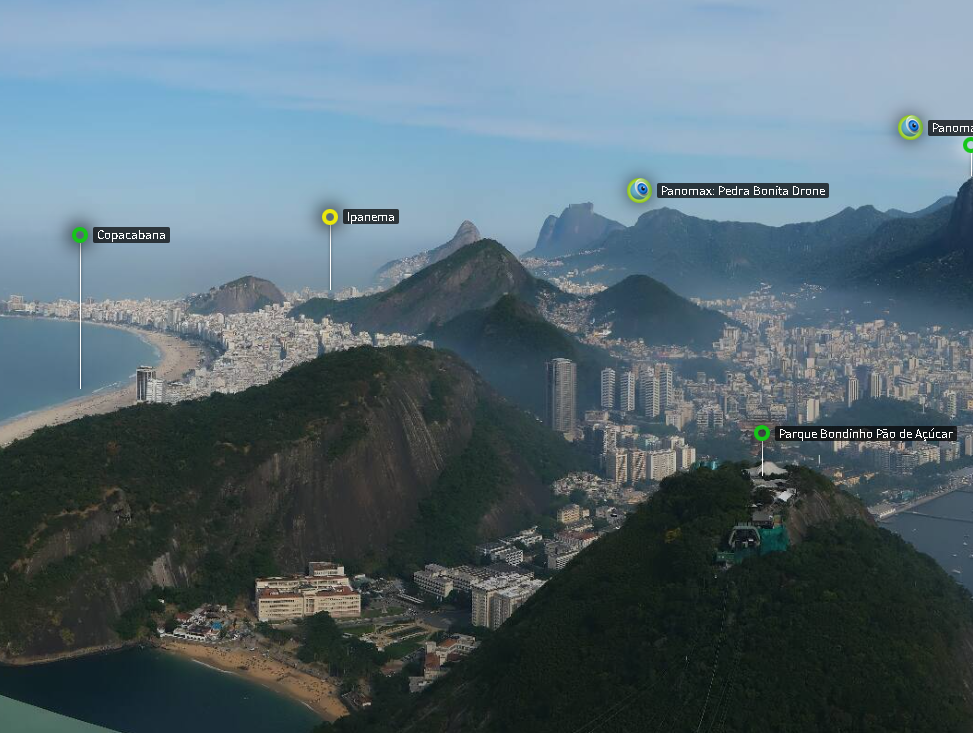Viewport: 973px width, 733px height.
Task: Select the Copacabana hotspot marker
Action: (x=80, y=235)
